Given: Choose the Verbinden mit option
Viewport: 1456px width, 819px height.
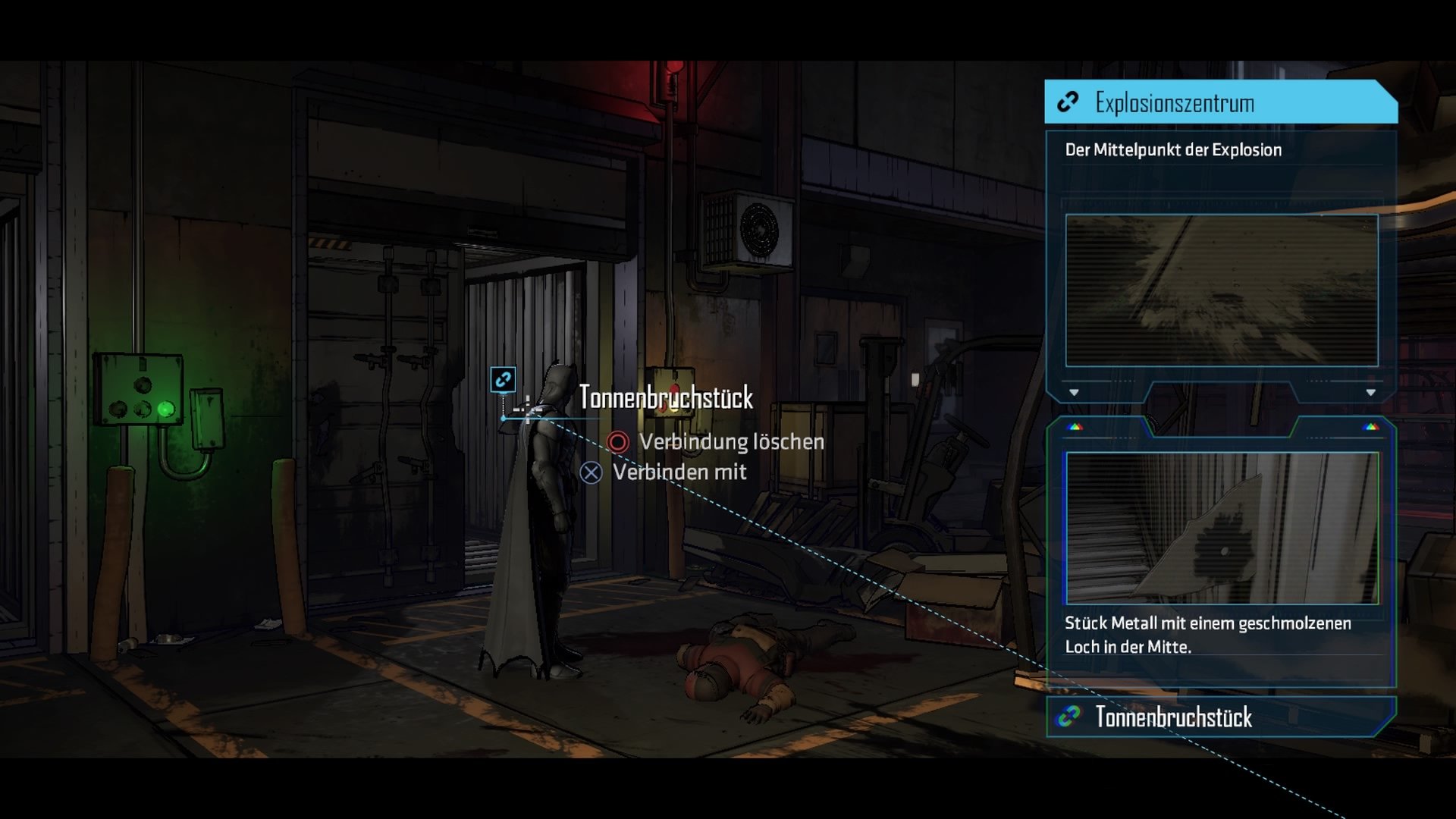Looking at the screenshot, I should 664,472.
